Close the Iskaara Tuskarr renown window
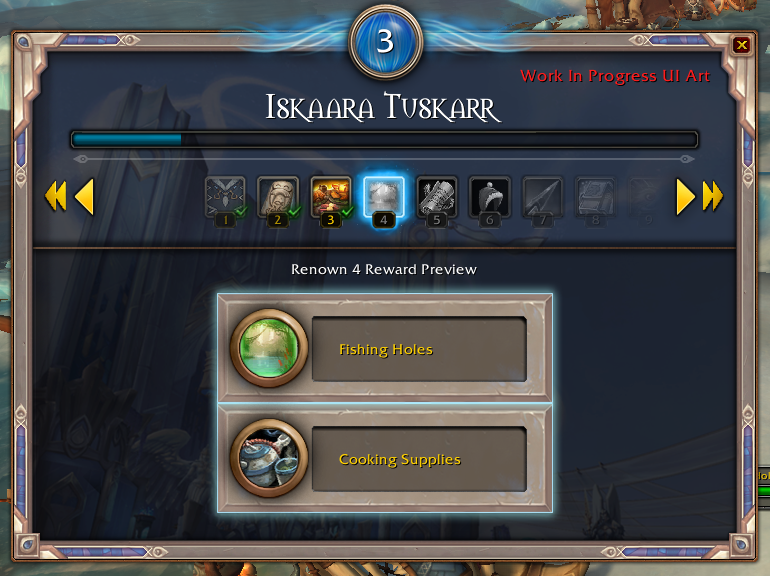Image resolution: width=770 pixels, height=576 pixels. click(x=741, y=45)
